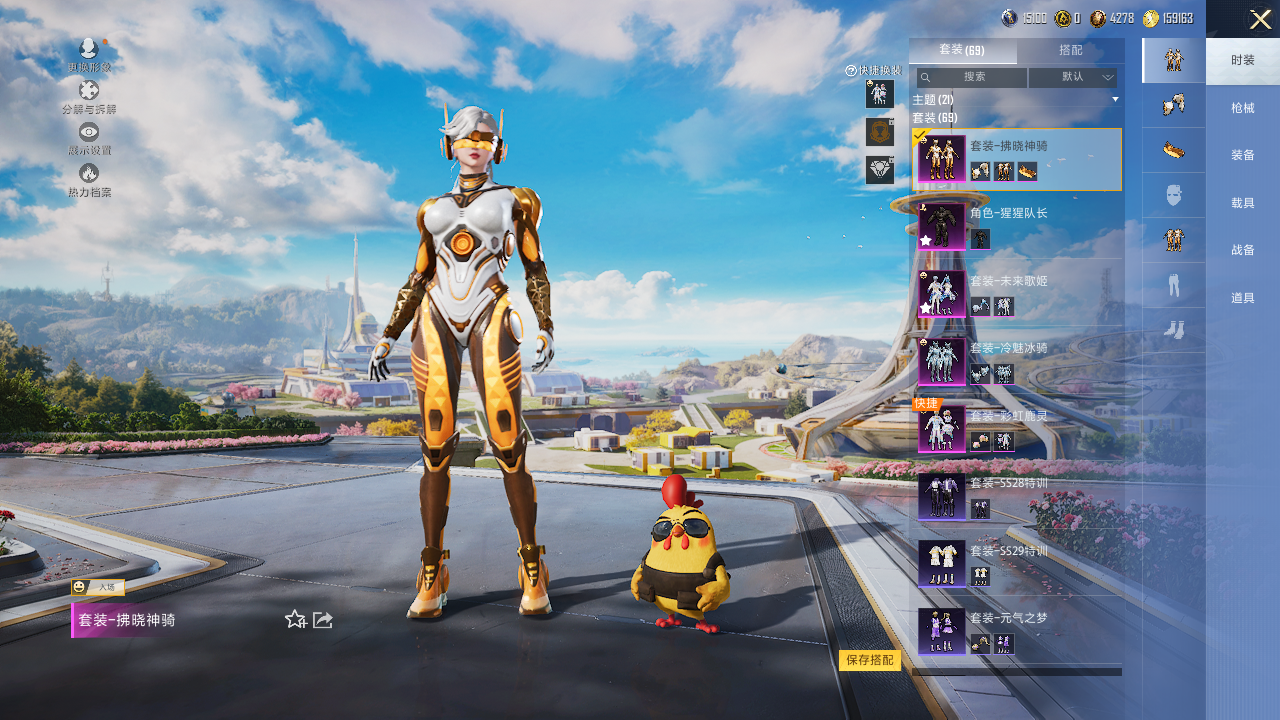The width and height of the screenshot is (1280, 720).
Task: Select the 角色-猩猩队长 entry
Action: 1016,226
